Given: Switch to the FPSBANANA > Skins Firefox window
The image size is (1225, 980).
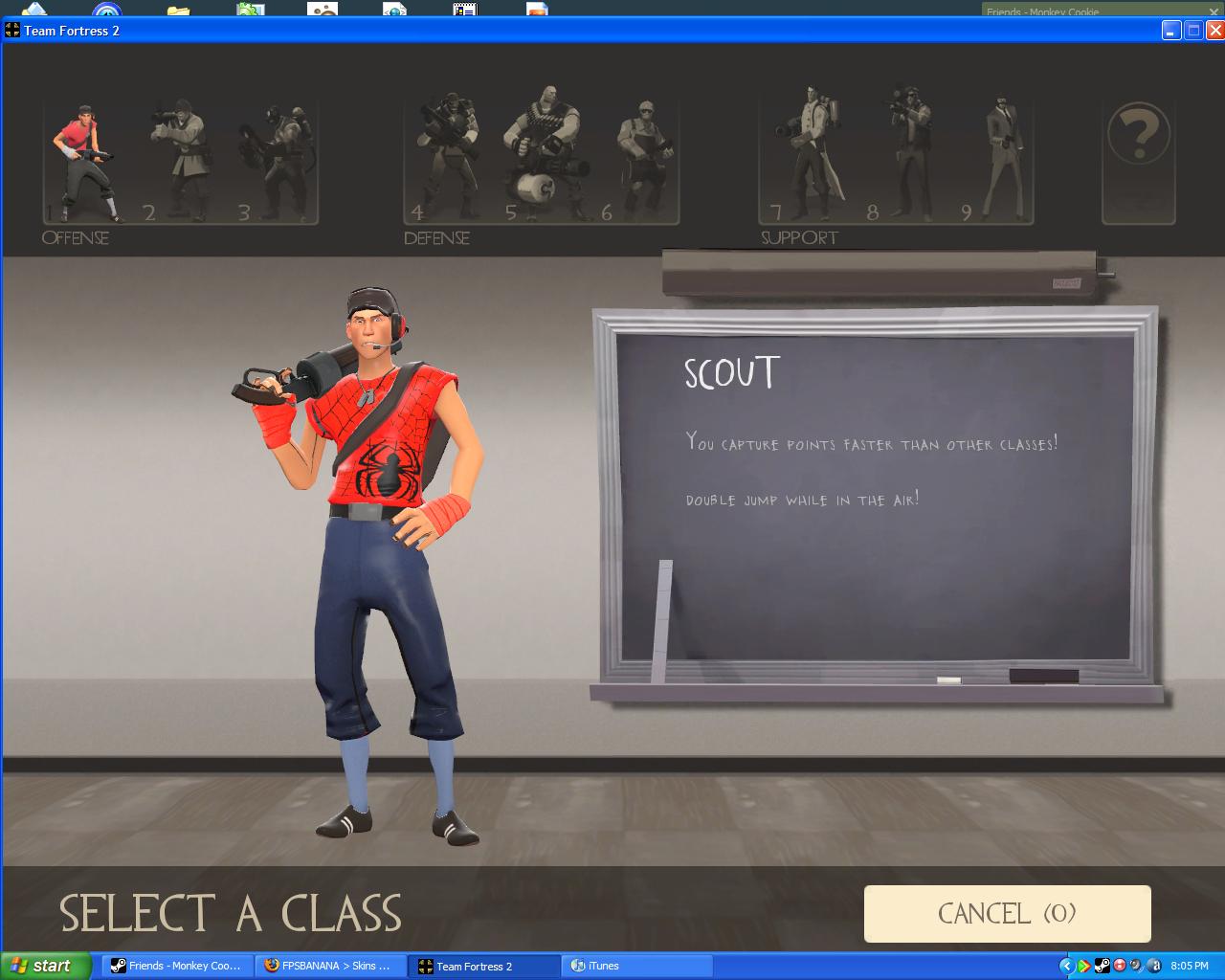Looking at the screenshot, I should (x=330, y=966).
